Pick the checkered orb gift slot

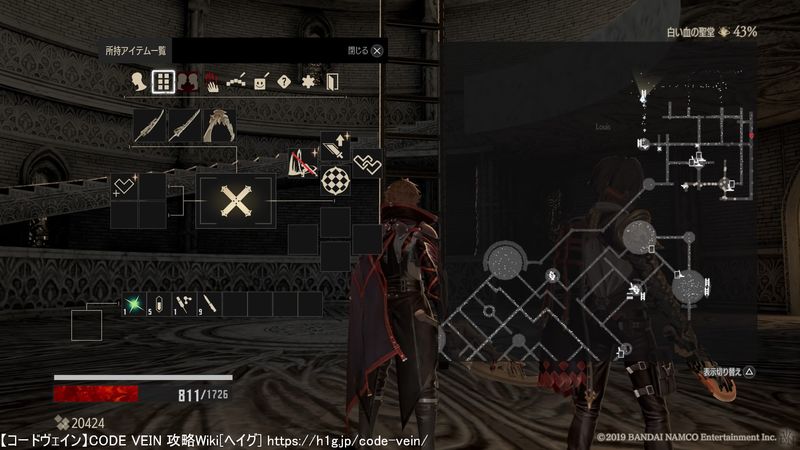point(335,181)
